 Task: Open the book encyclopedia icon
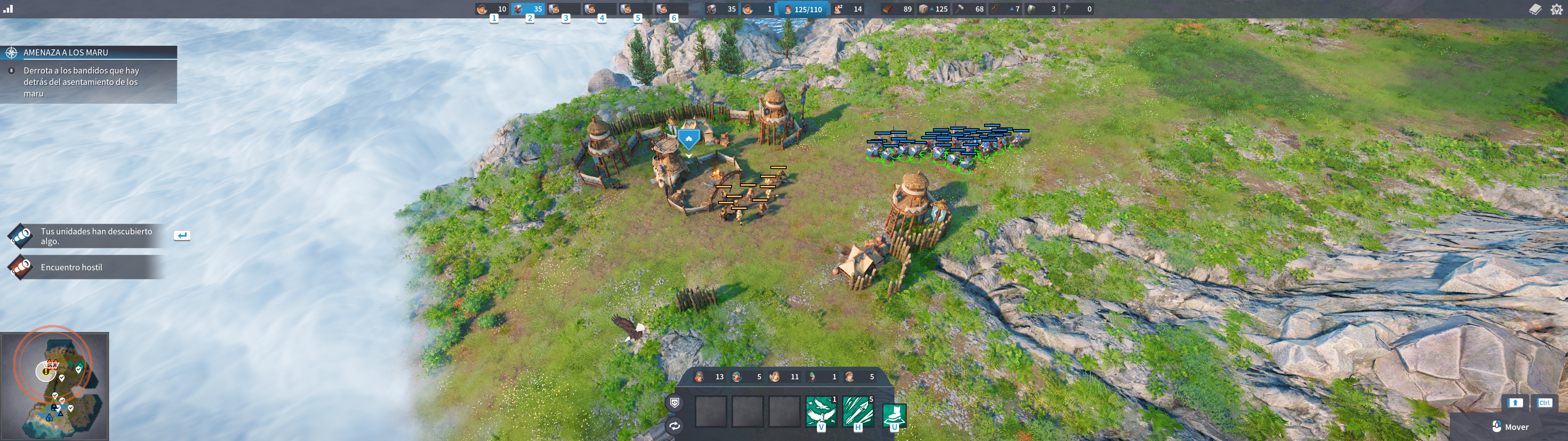pos(1535,9)
